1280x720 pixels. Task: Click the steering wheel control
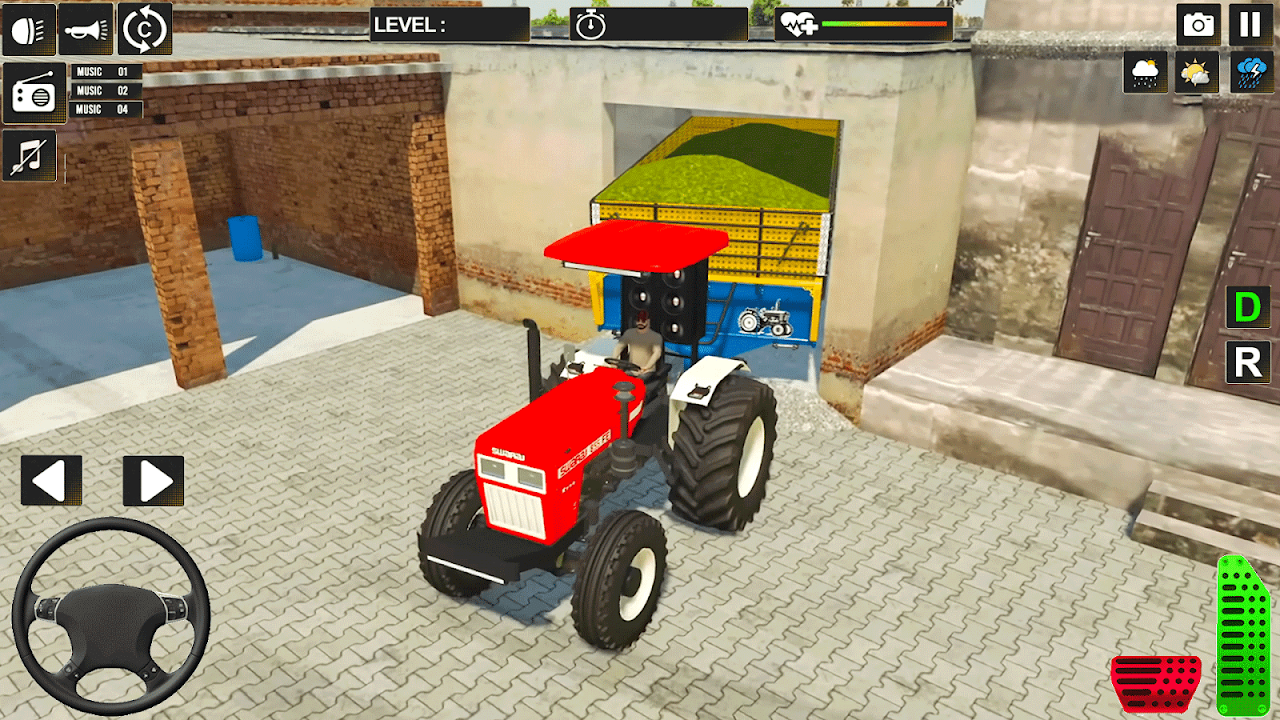(110, 615)
